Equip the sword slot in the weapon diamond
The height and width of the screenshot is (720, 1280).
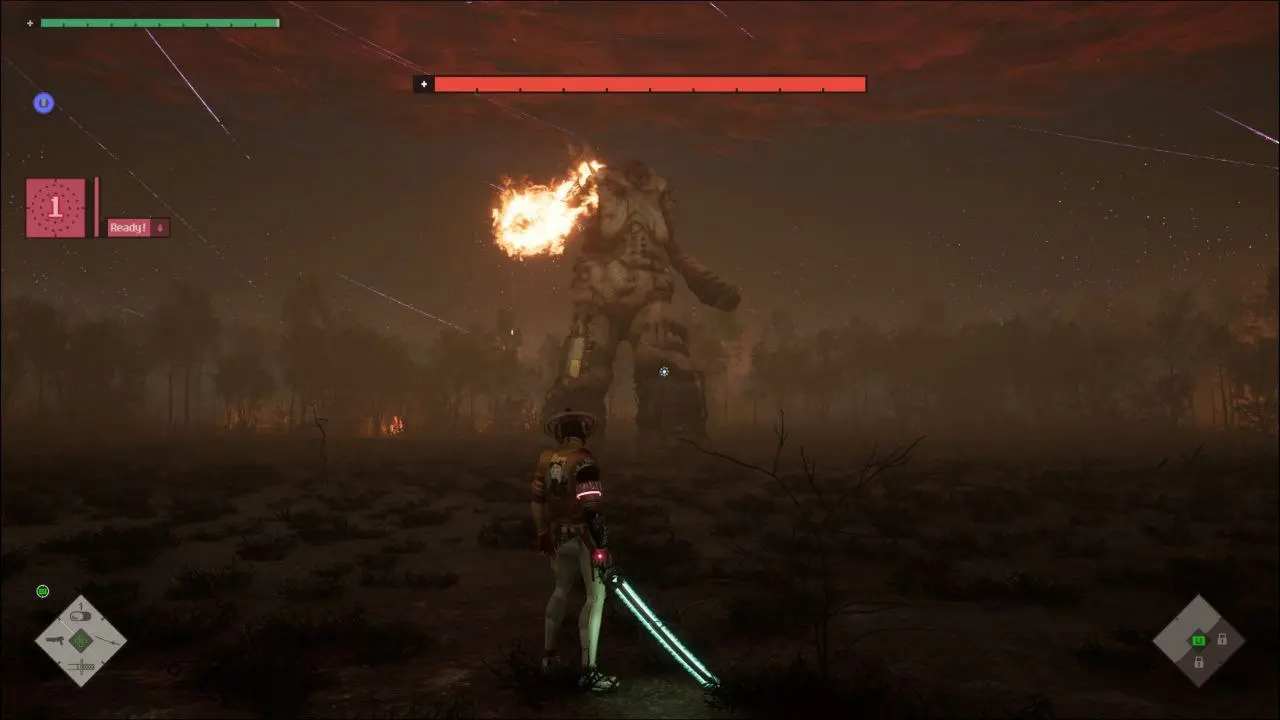pyautogui.click(x=81, y=667)
